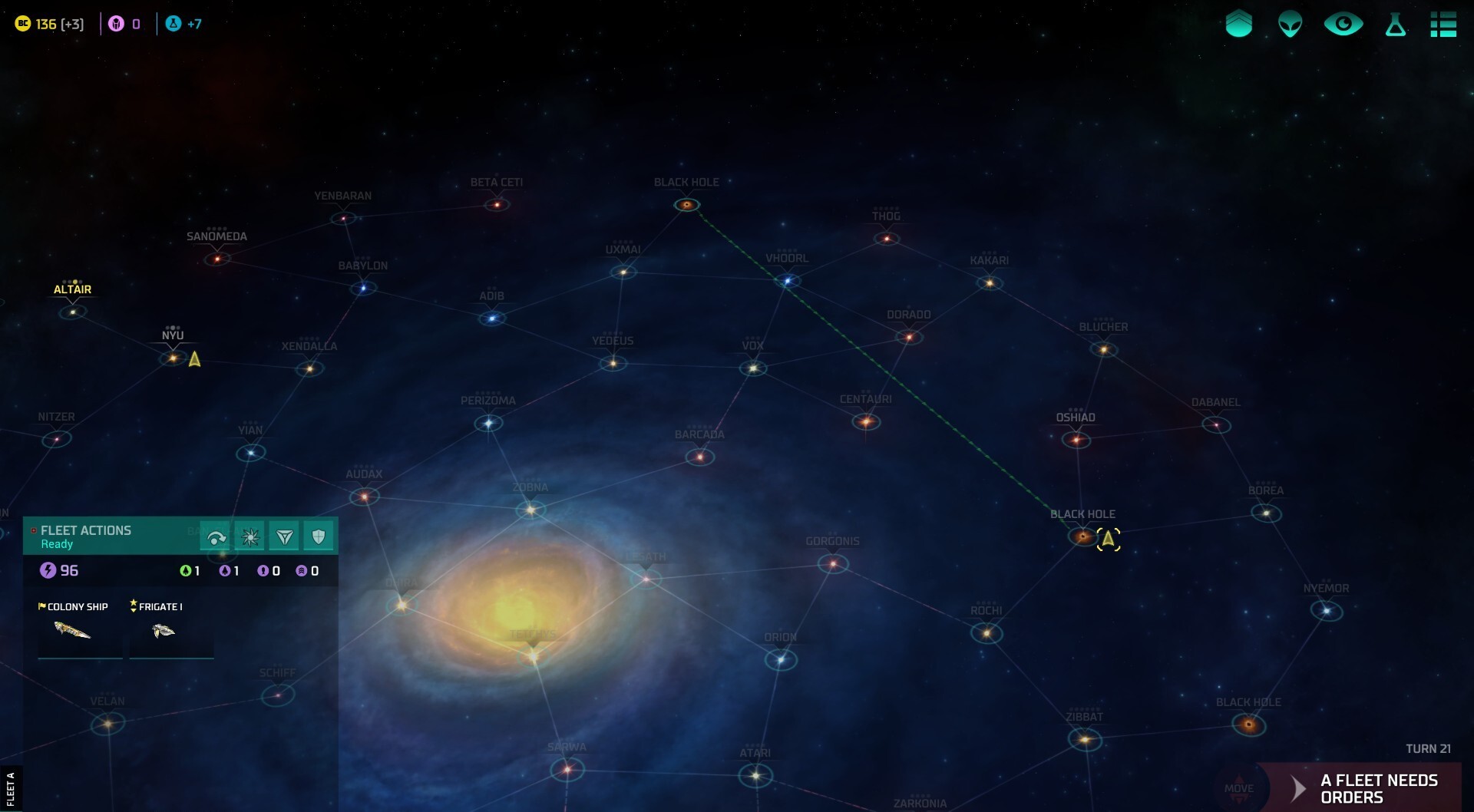Select the attack action in Fleet Actions
The image size is (1474, 812).
click(x=250, y=536)
